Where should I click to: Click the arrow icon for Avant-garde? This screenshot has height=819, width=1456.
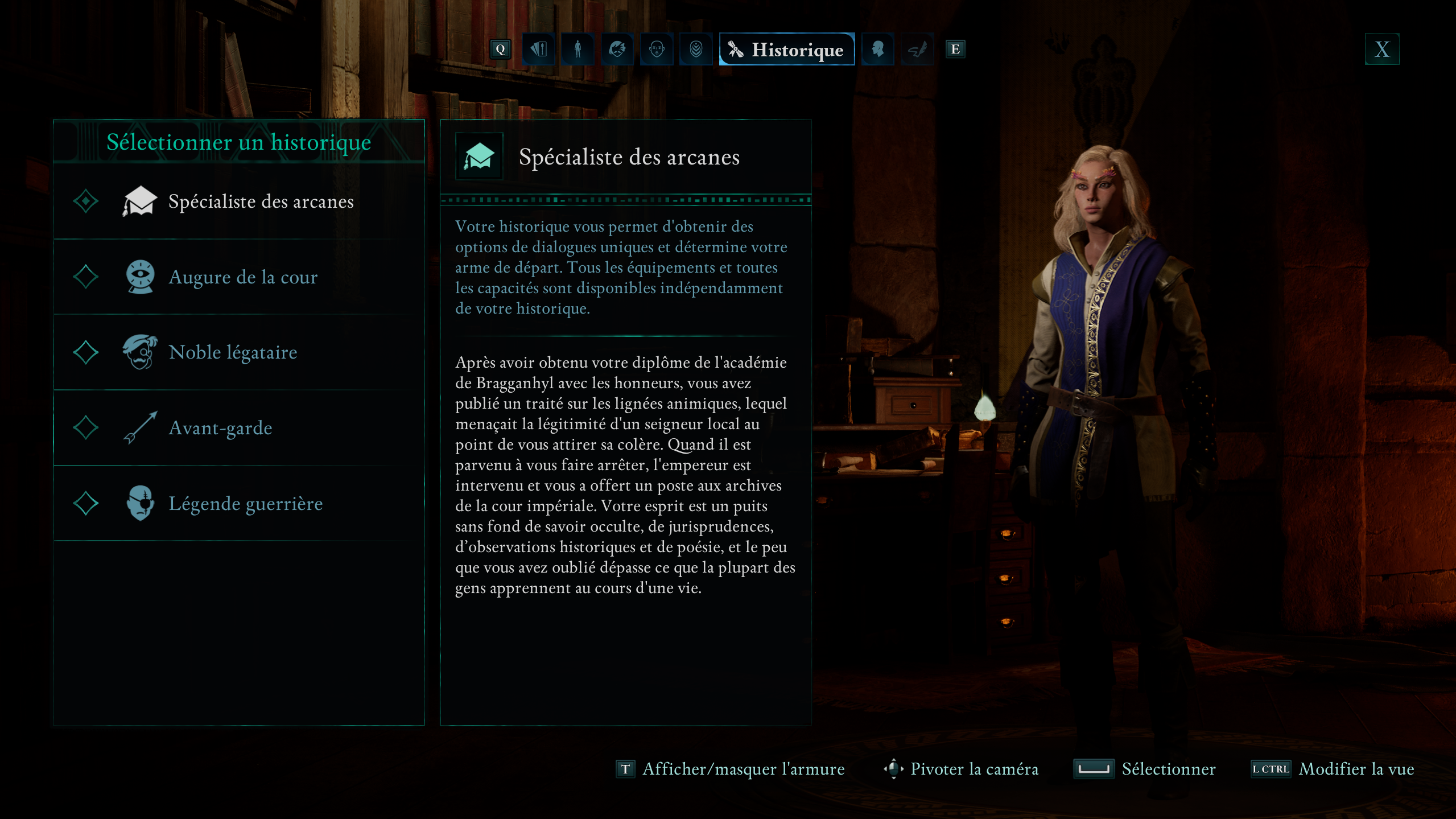click(x=140, y=427)
